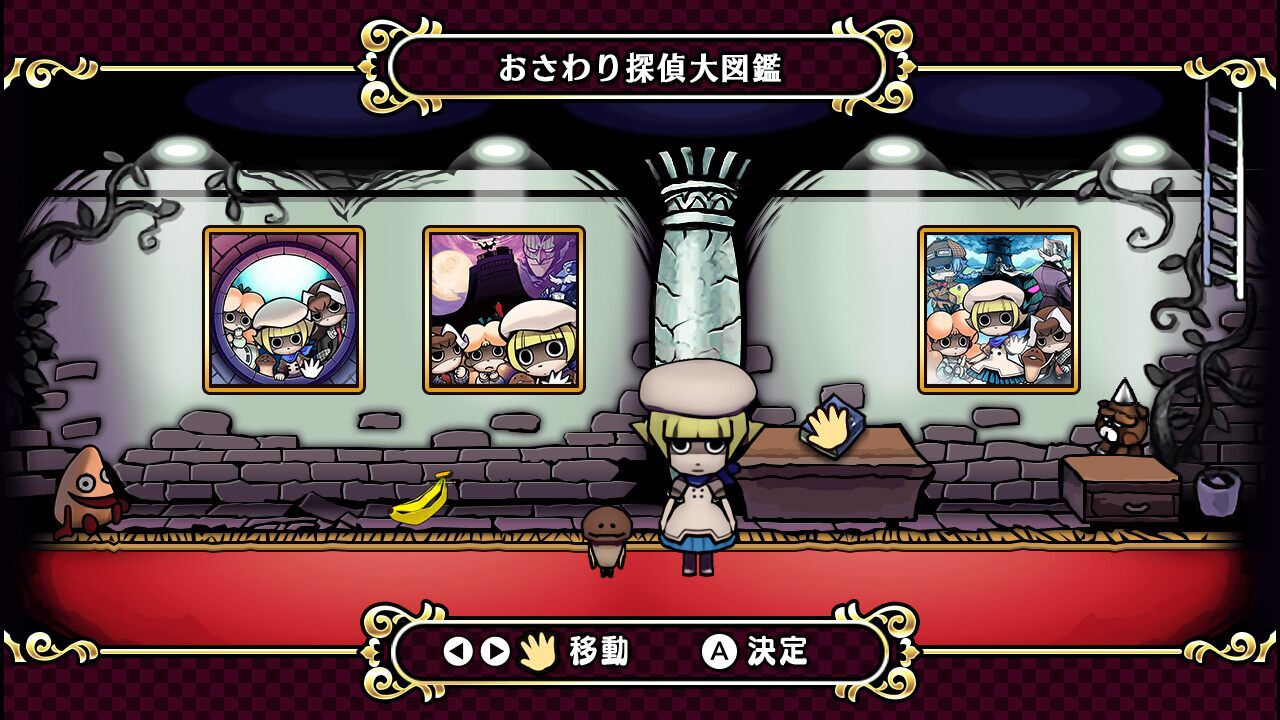
Task: Open the first round-window painting
Action: [x=284, y=308]
